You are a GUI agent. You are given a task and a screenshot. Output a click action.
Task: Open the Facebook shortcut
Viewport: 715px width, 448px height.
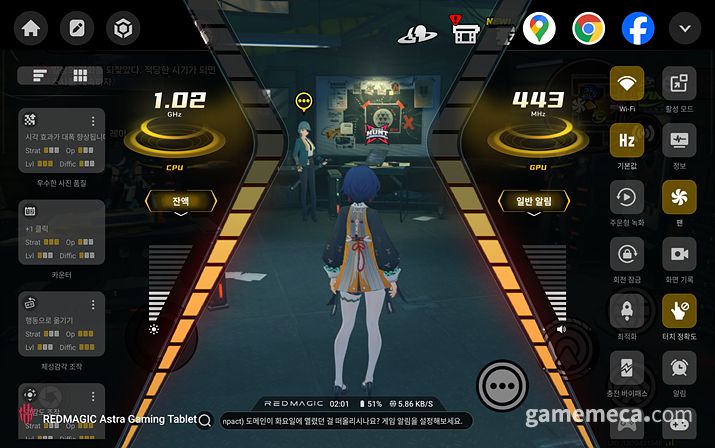[638, 28]
